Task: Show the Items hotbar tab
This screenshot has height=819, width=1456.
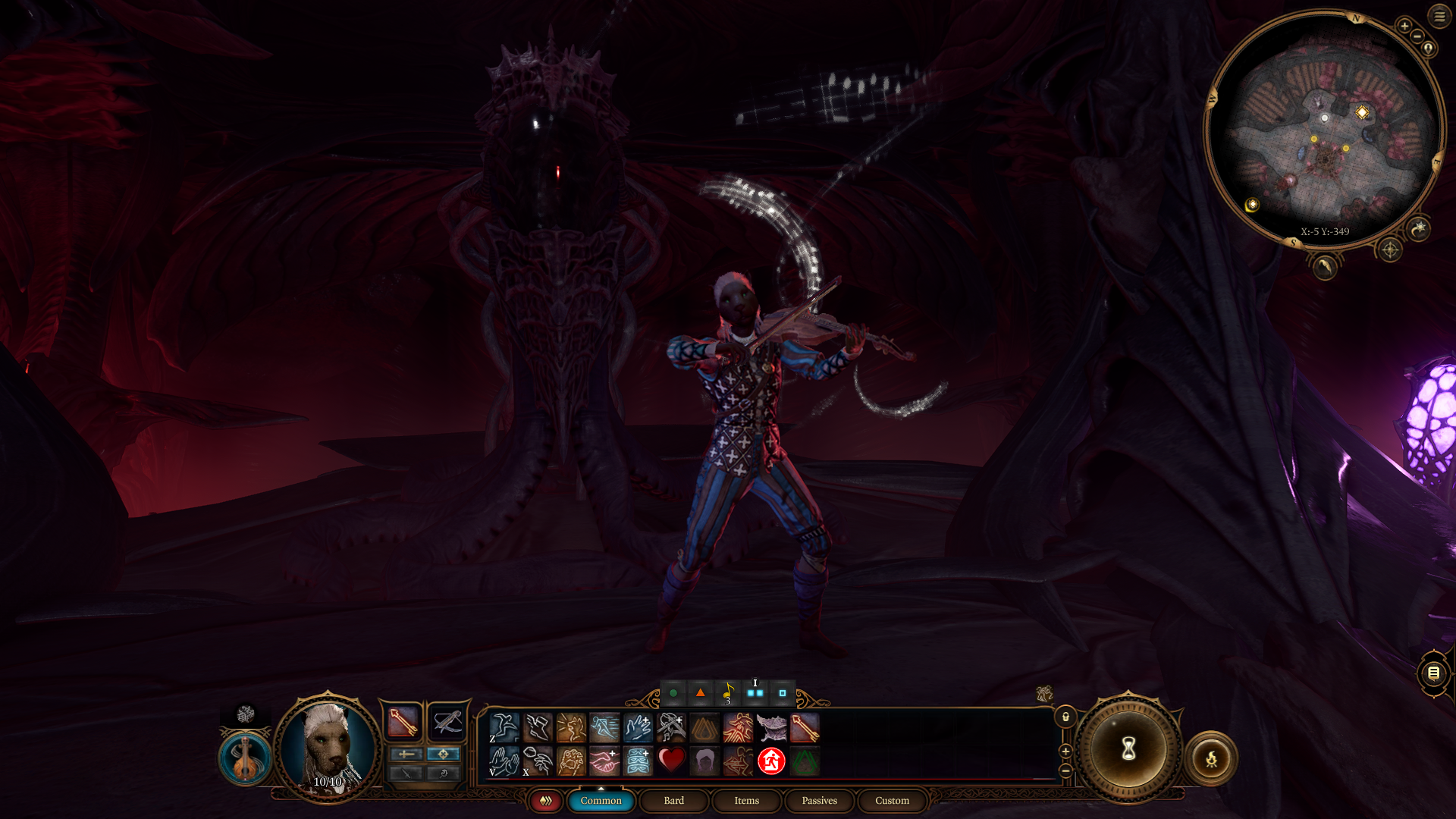Action: click(746, 801)
